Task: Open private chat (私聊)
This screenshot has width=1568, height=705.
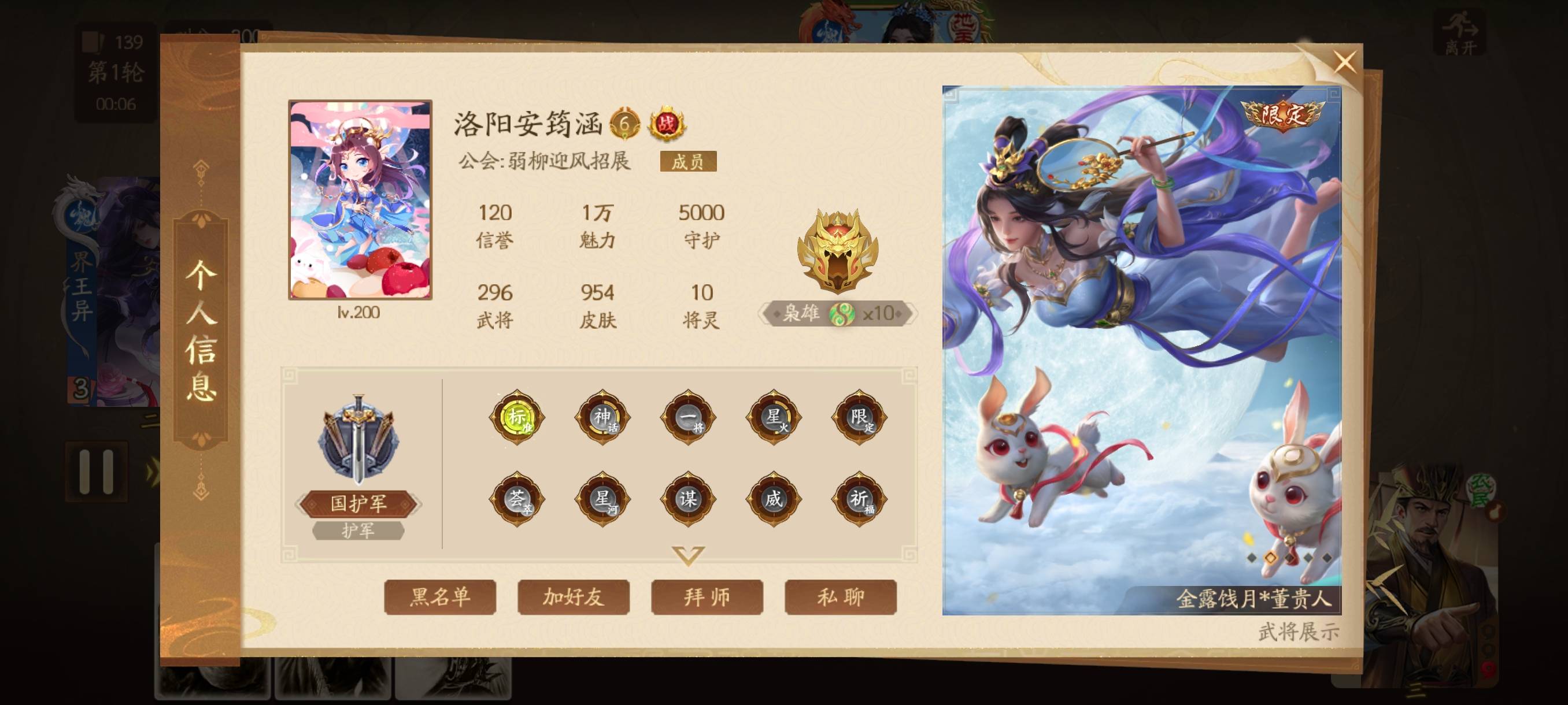Action: [840, 597]
